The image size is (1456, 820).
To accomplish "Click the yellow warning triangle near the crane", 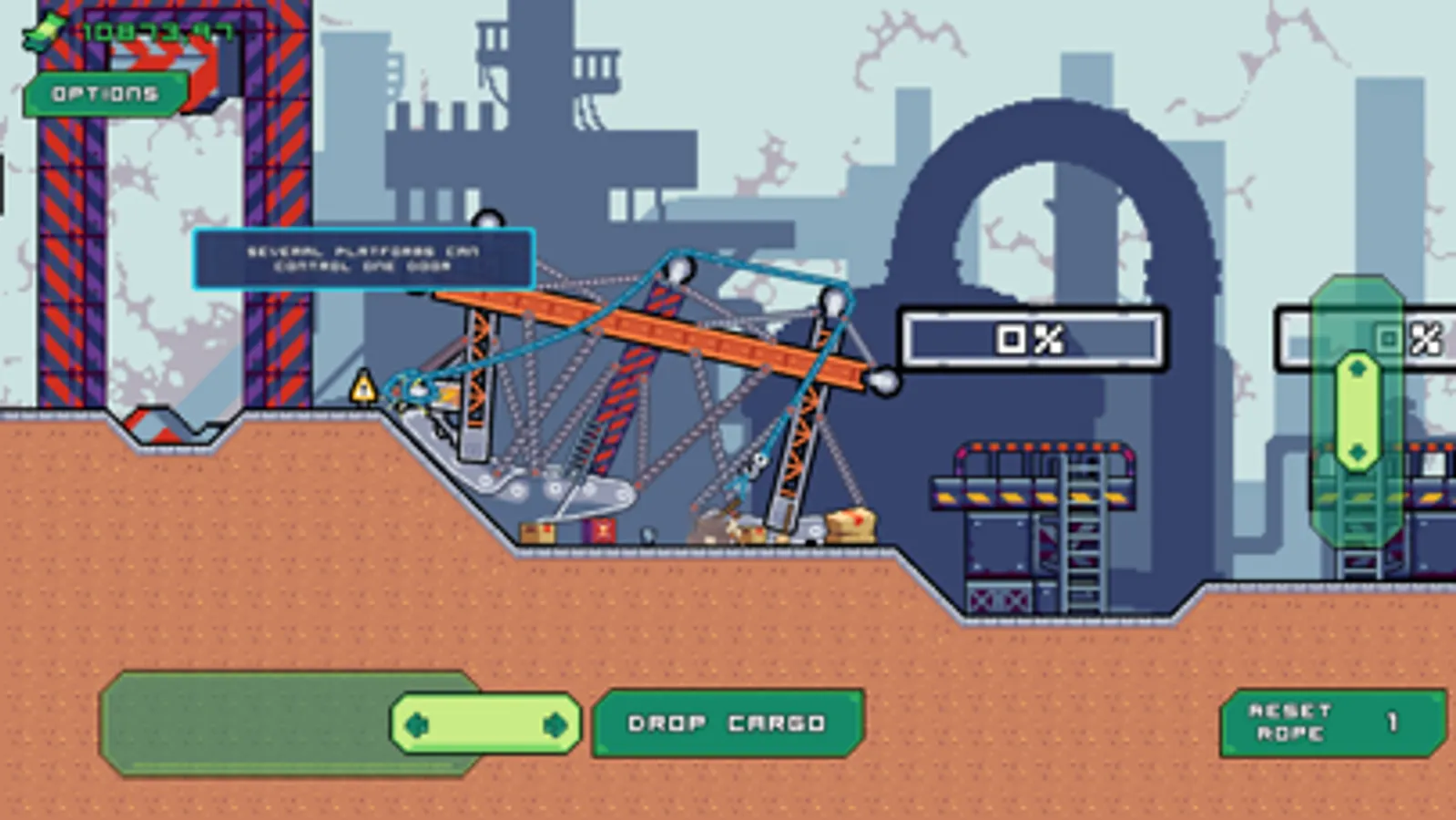I will point(364,386).
